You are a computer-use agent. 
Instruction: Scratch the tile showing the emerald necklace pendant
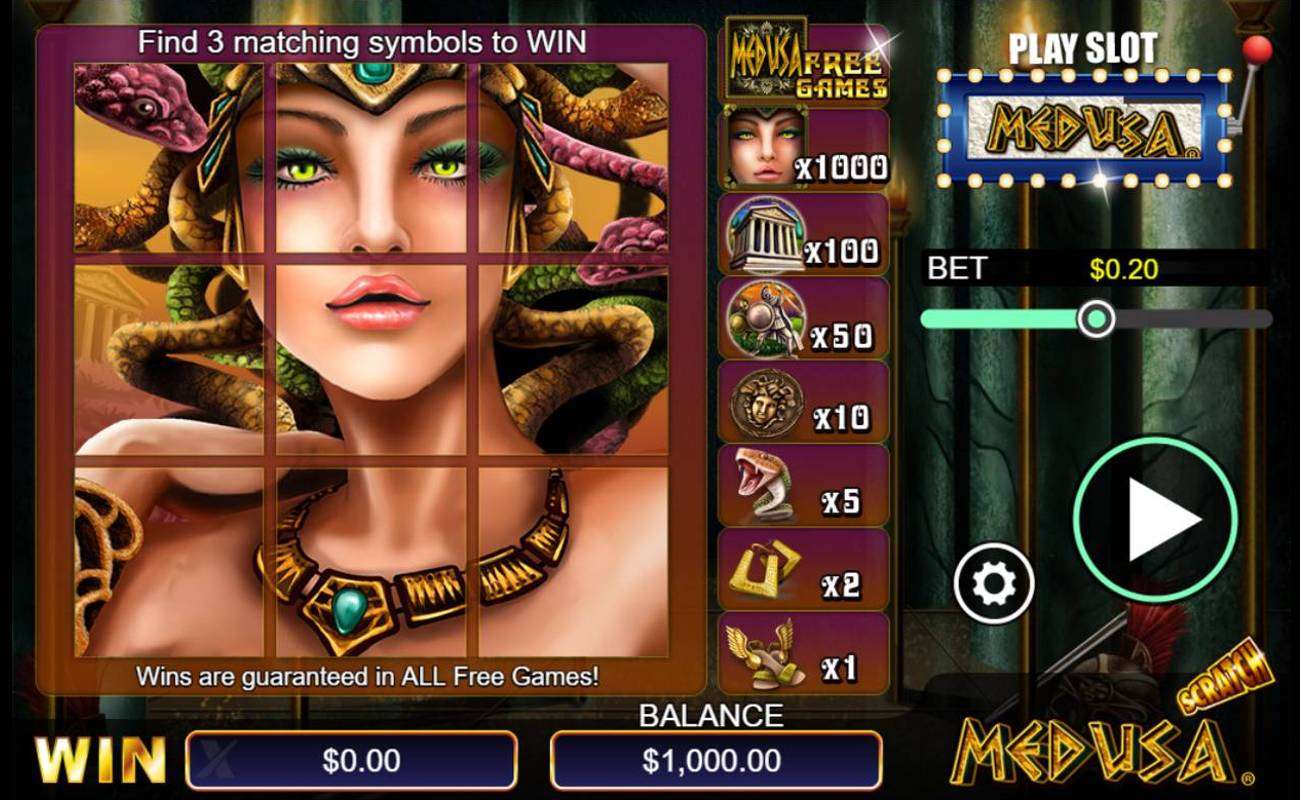pos(370,562)
